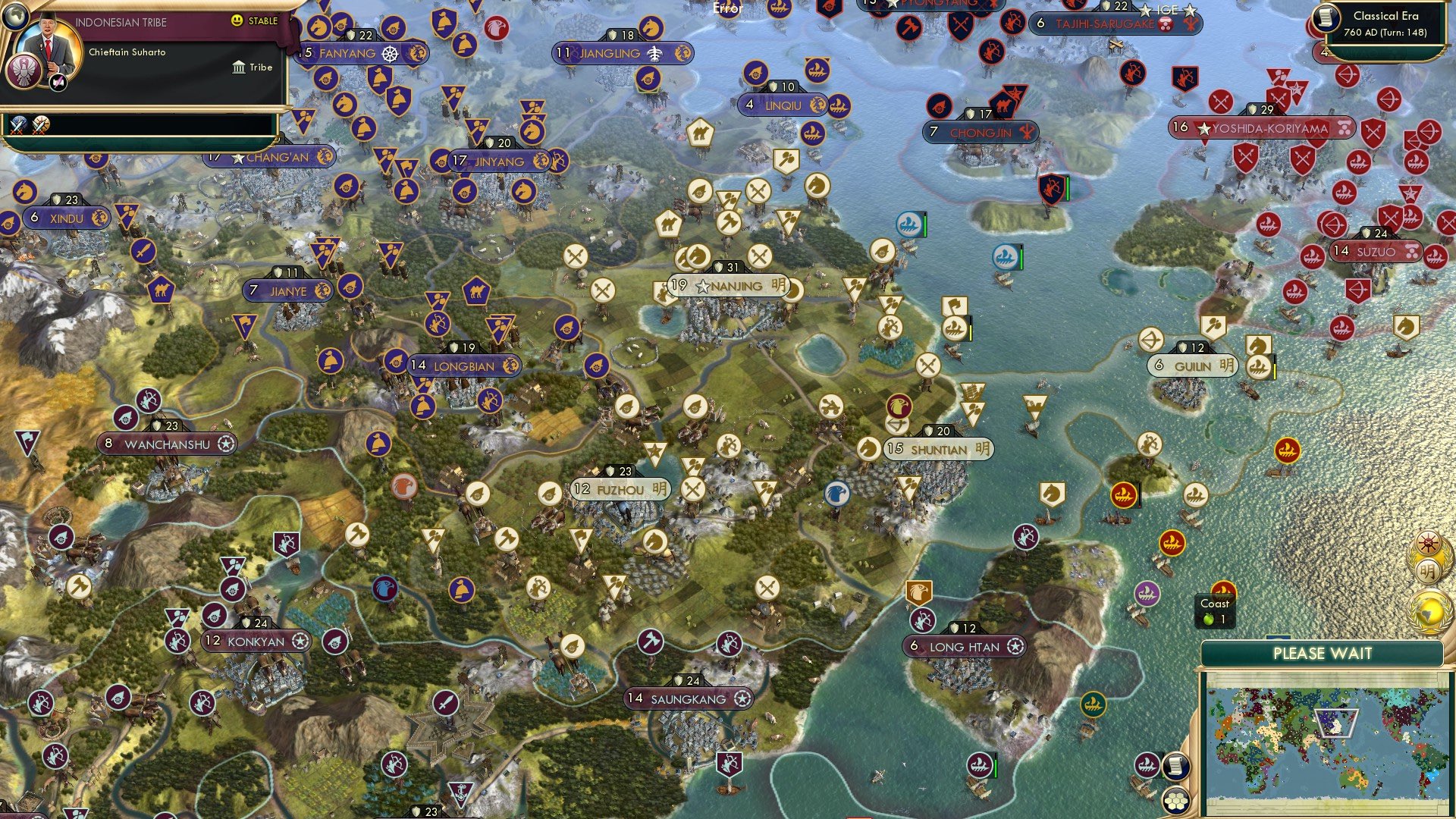Select the Nanjing capital city banner

[x=728, y=287]
